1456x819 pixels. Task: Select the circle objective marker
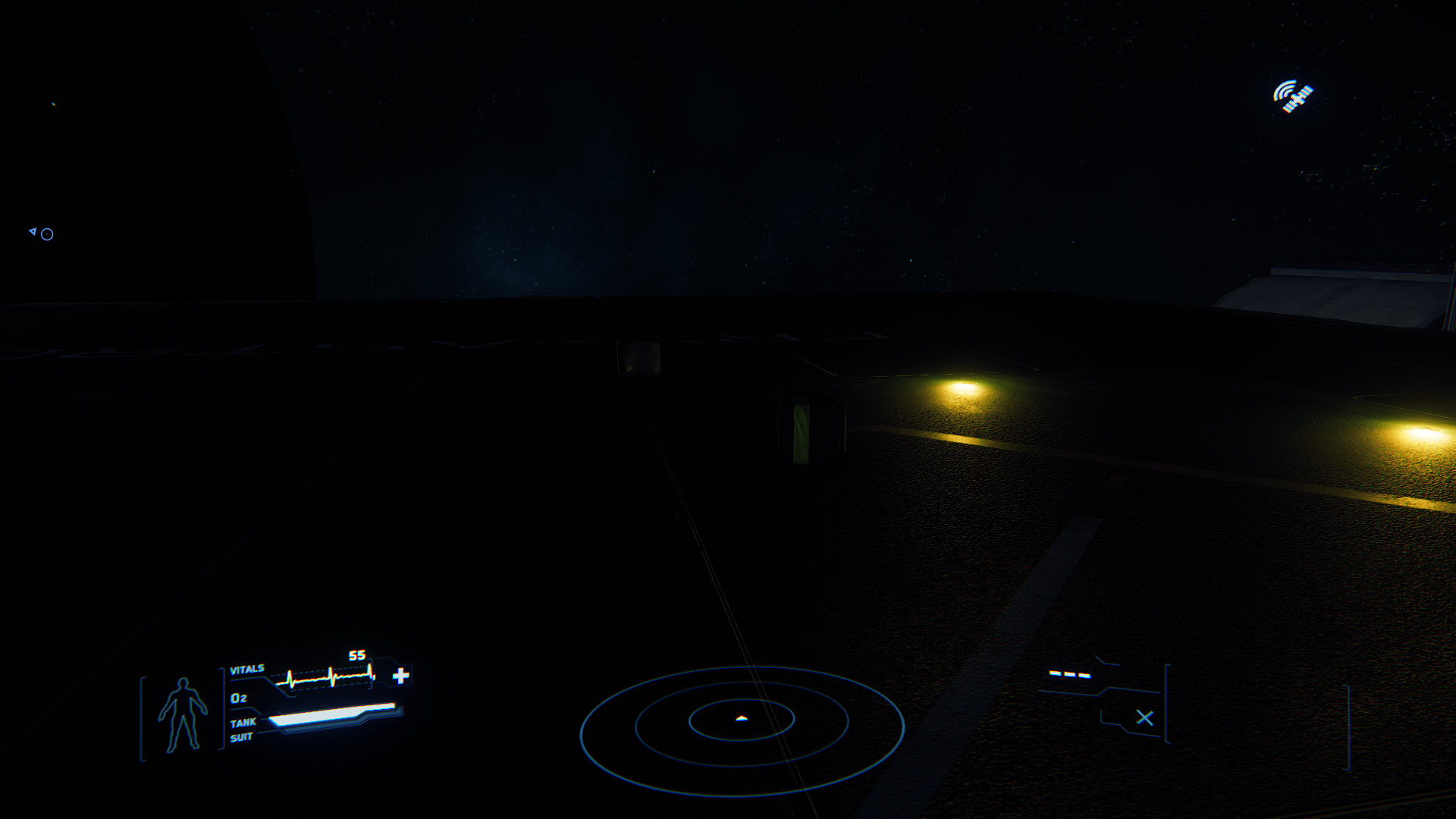(47, 234)
